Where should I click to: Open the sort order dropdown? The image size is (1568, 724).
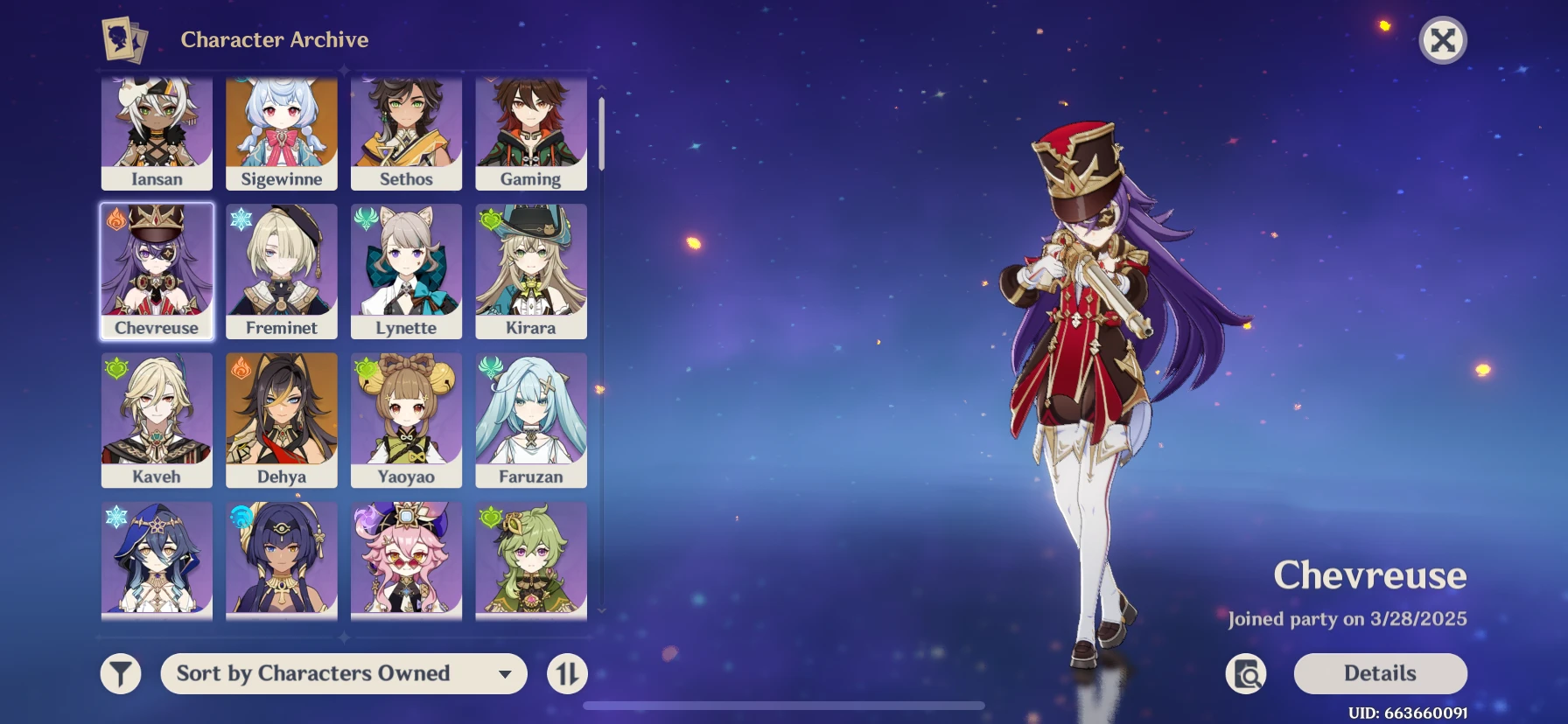[344, 673]
